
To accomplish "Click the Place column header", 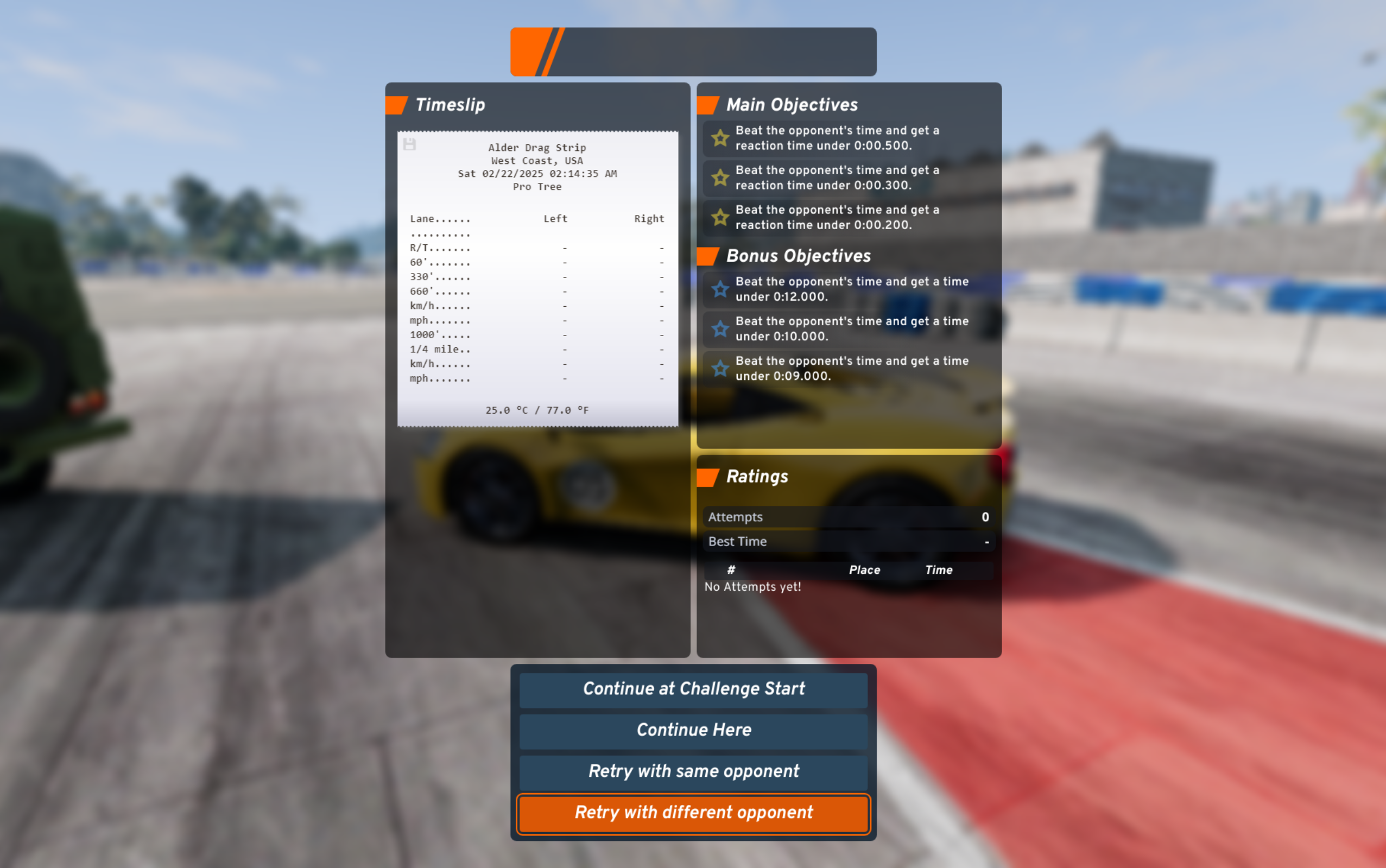I will tap(865, 569).
